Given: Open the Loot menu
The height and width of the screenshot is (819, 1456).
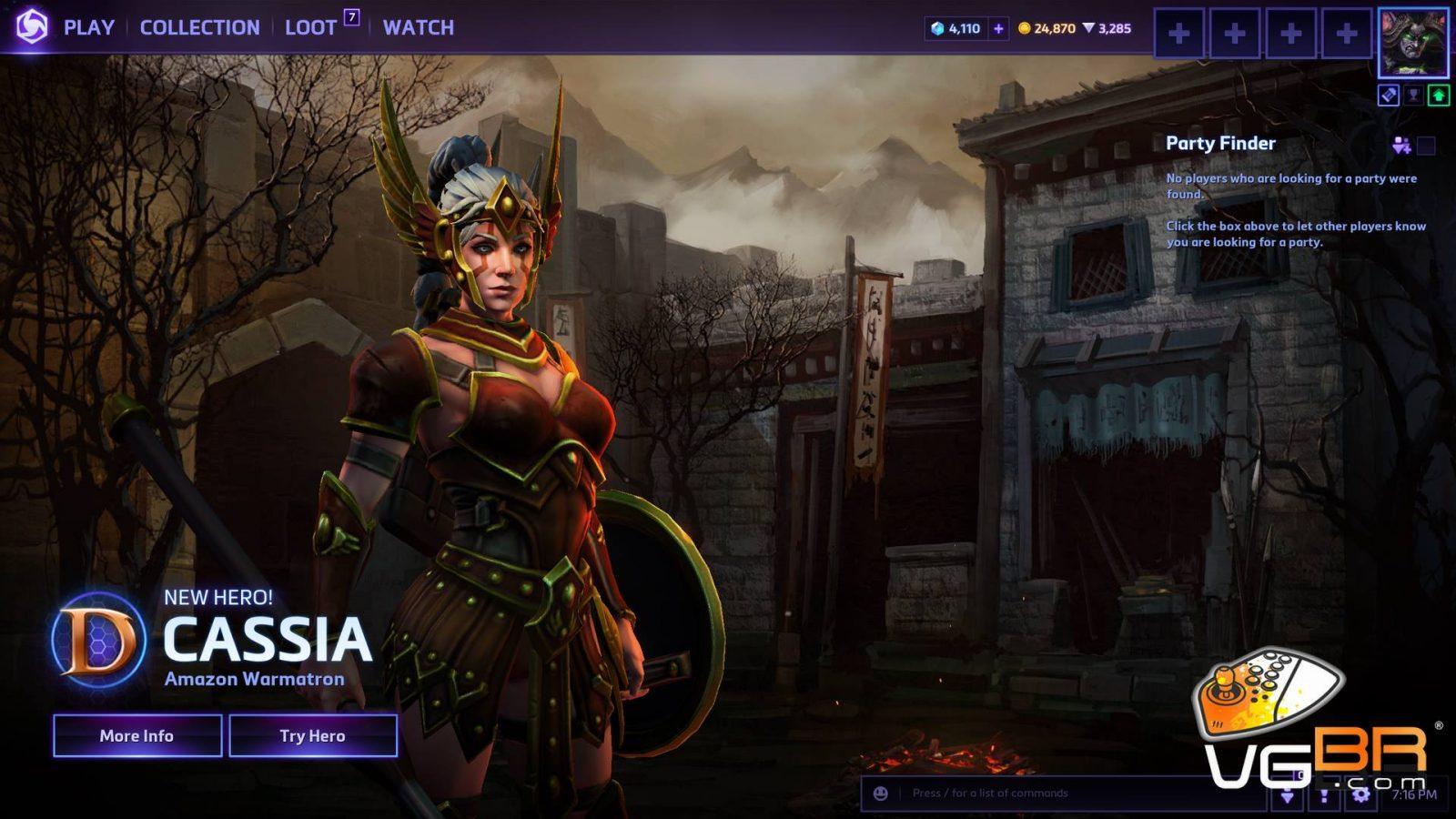Looking at the screenshot, I should (311, 27).
